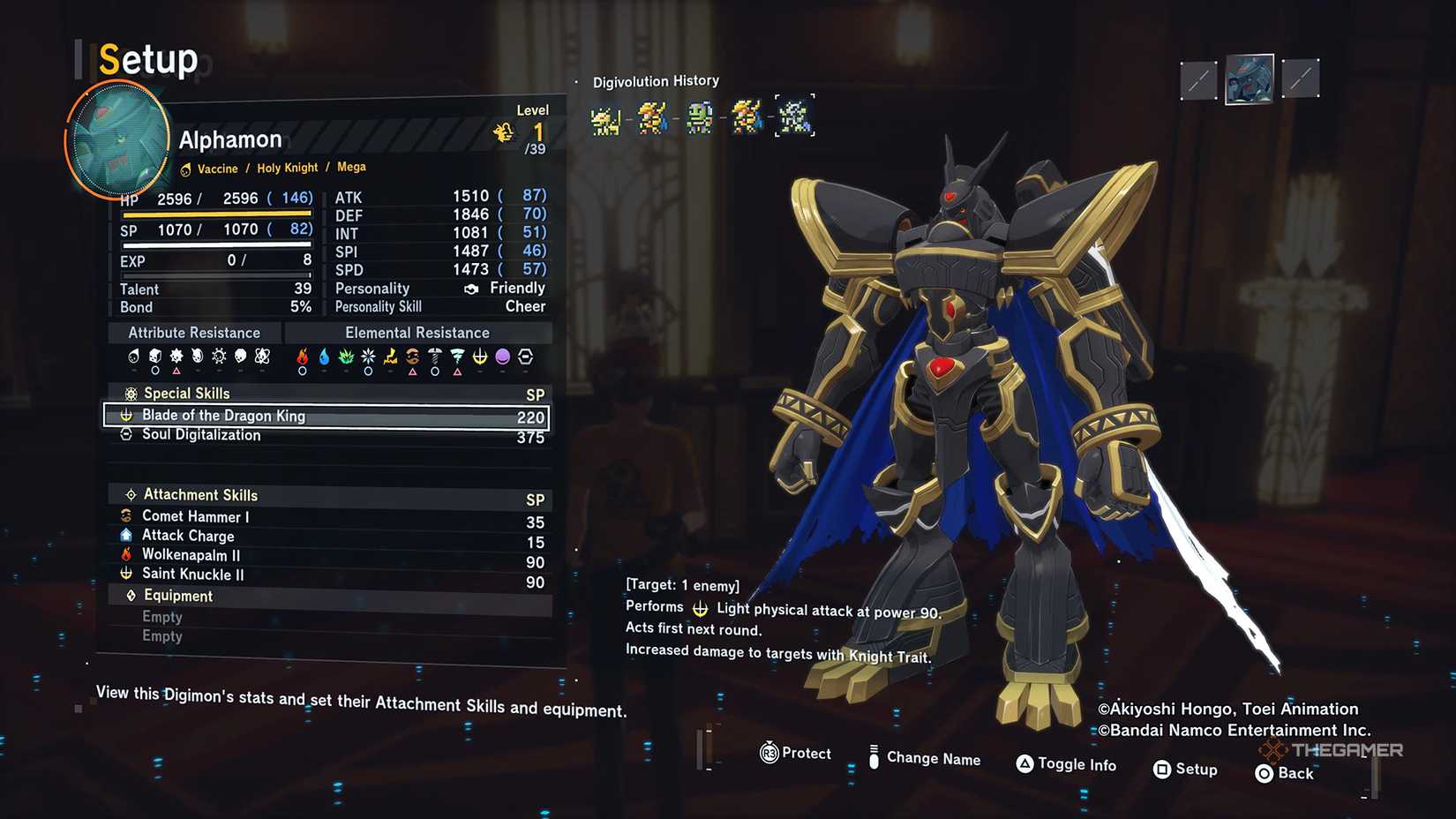1456x819 pixels.
Task: Click the circle marker under the fire resistance
Action: (x=303, y=371)
